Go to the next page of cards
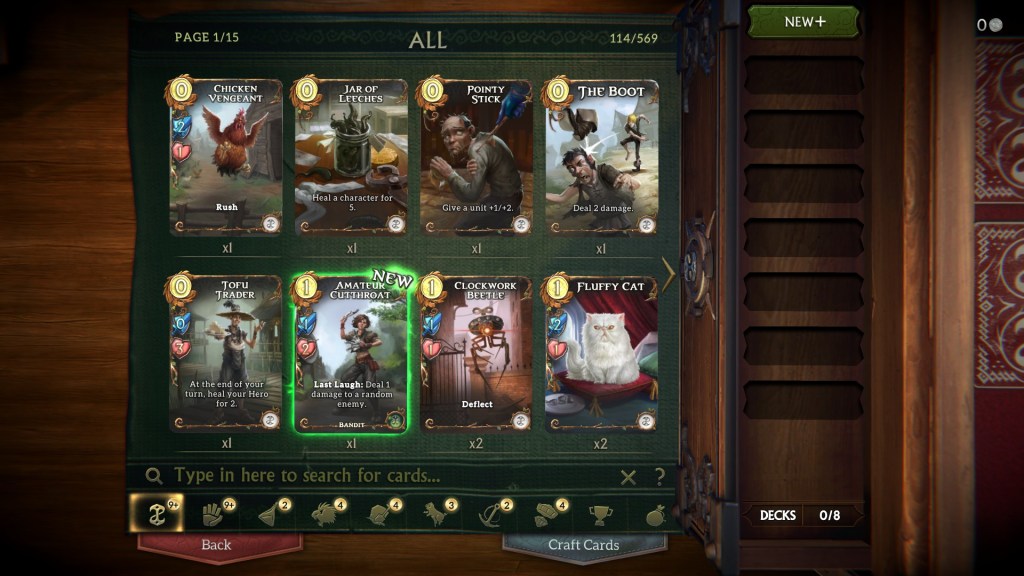Screen dimensions: 1024x576 [669, 274]
